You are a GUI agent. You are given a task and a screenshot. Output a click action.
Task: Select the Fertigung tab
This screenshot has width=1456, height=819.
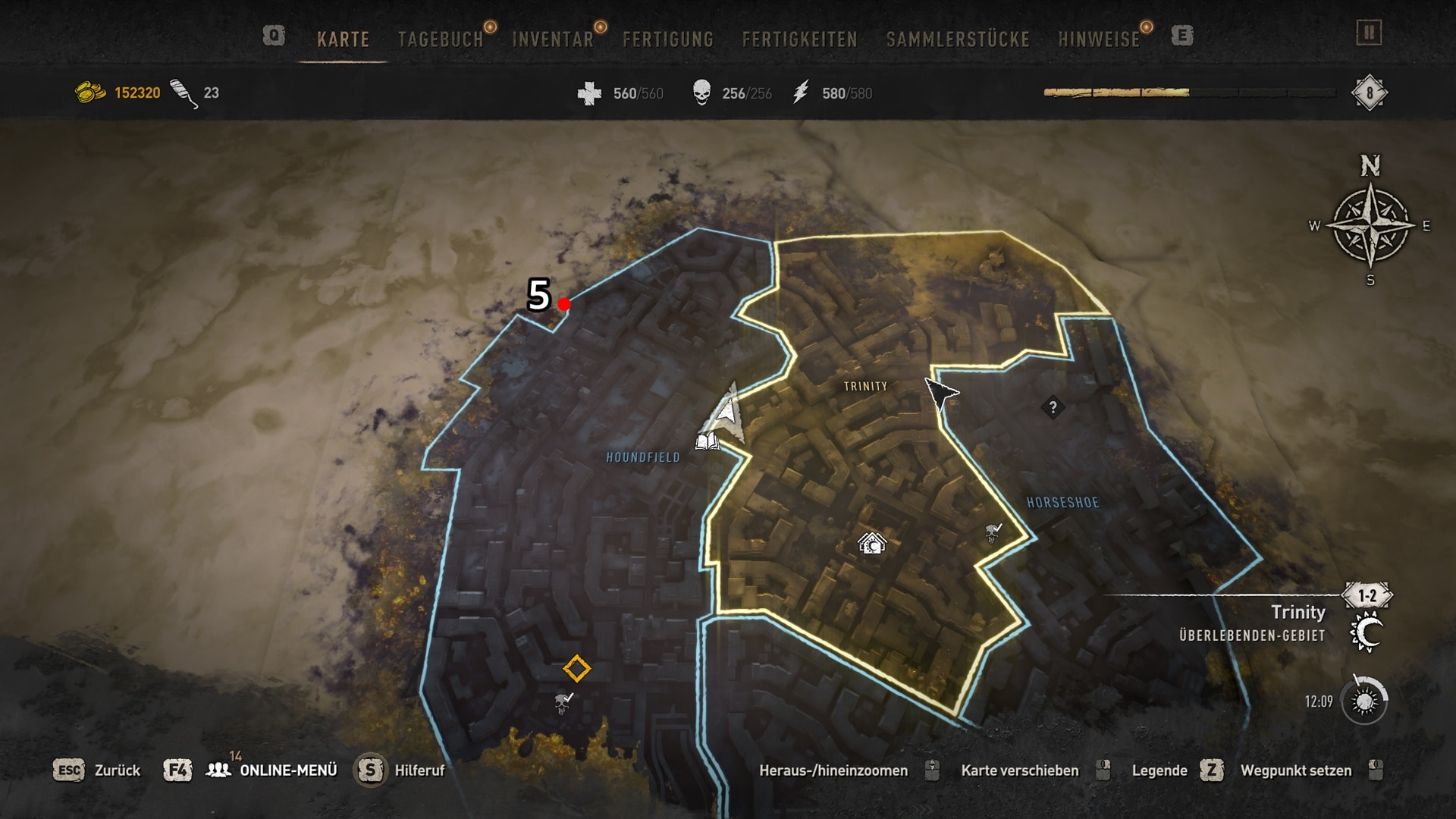[x=667, y=39]
